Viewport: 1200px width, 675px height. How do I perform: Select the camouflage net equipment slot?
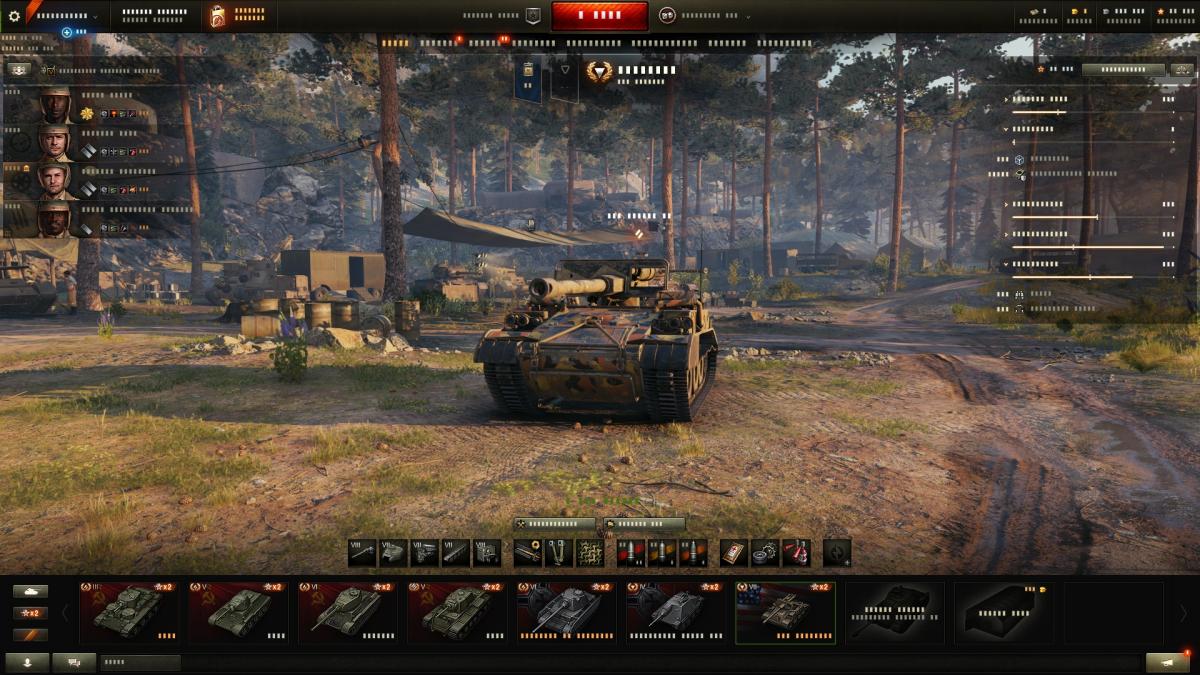[x=590, y=552]
